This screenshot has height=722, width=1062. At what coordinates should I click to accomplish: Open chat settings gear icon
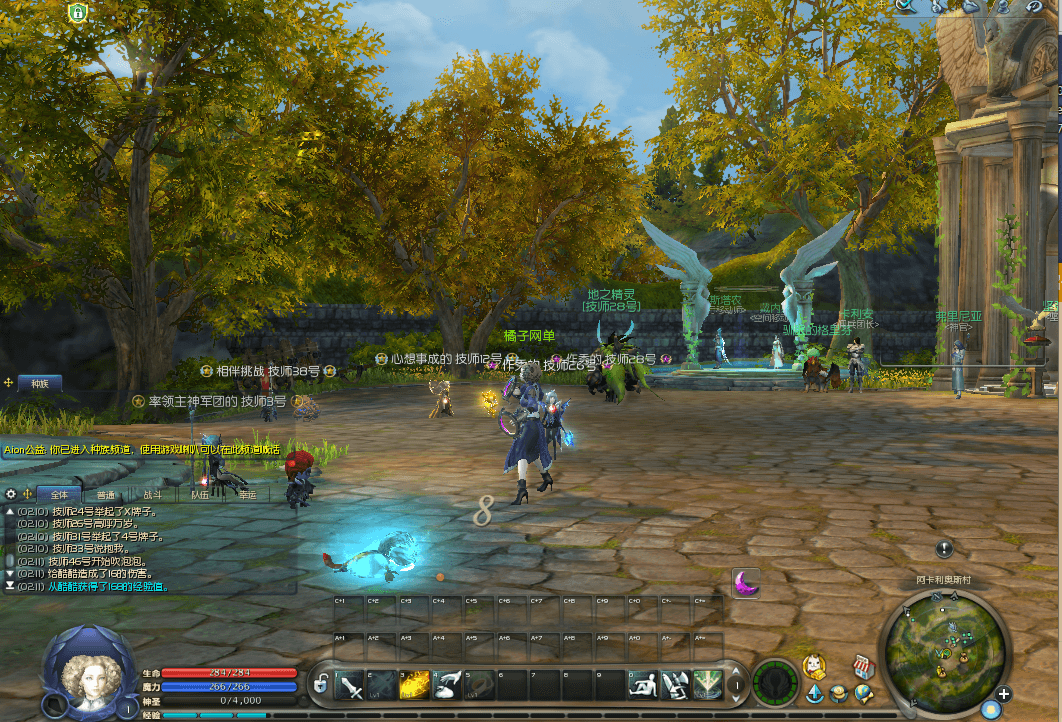point(11,494)
